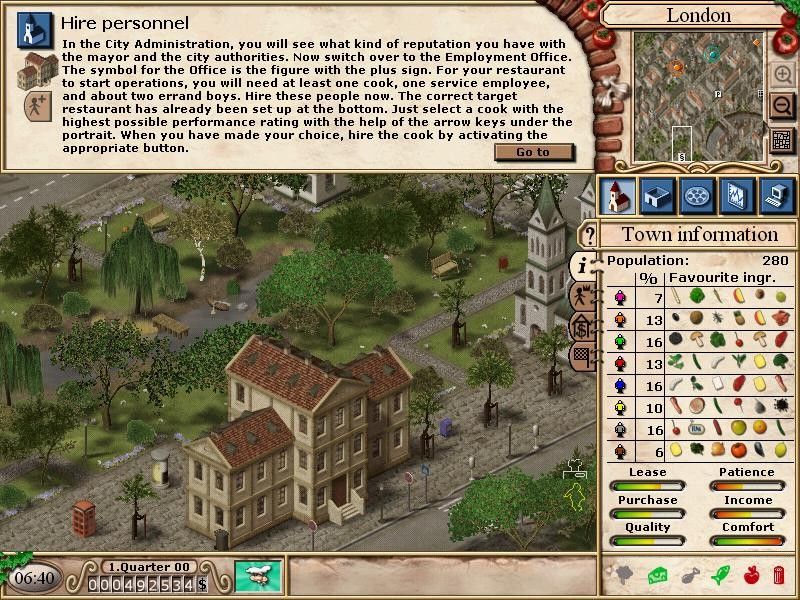Screen dimensions: 800x600
Task: Click the red trash can icon
Action: pos(779,575)
